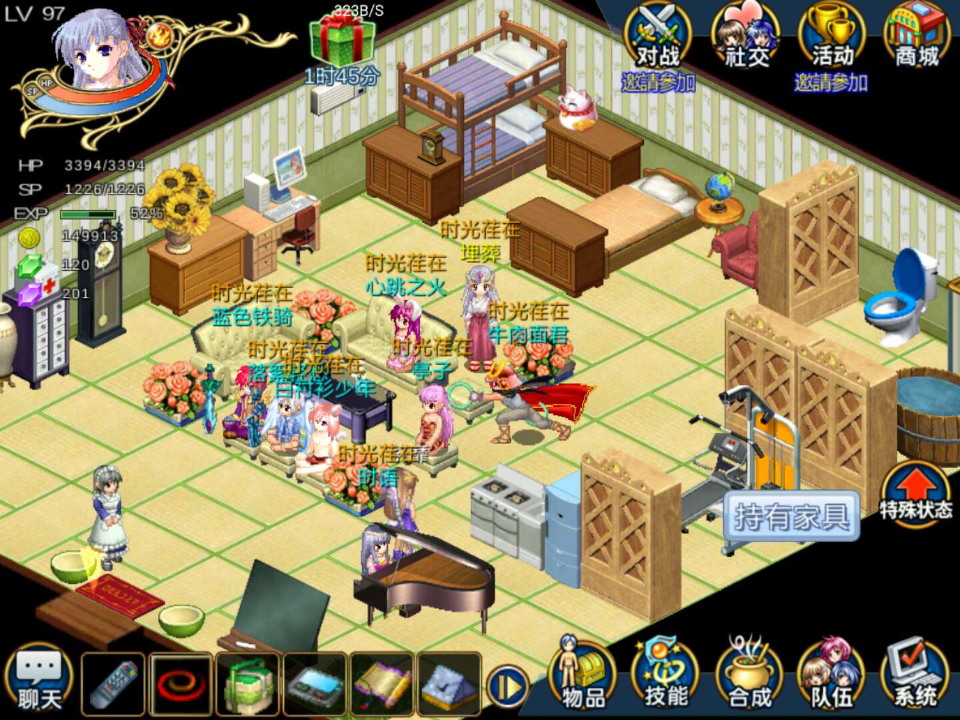Open the 持有家具 owned furniture panel
Image resolution: width=960 pixels, height=720 pixels.
point(791,516)
